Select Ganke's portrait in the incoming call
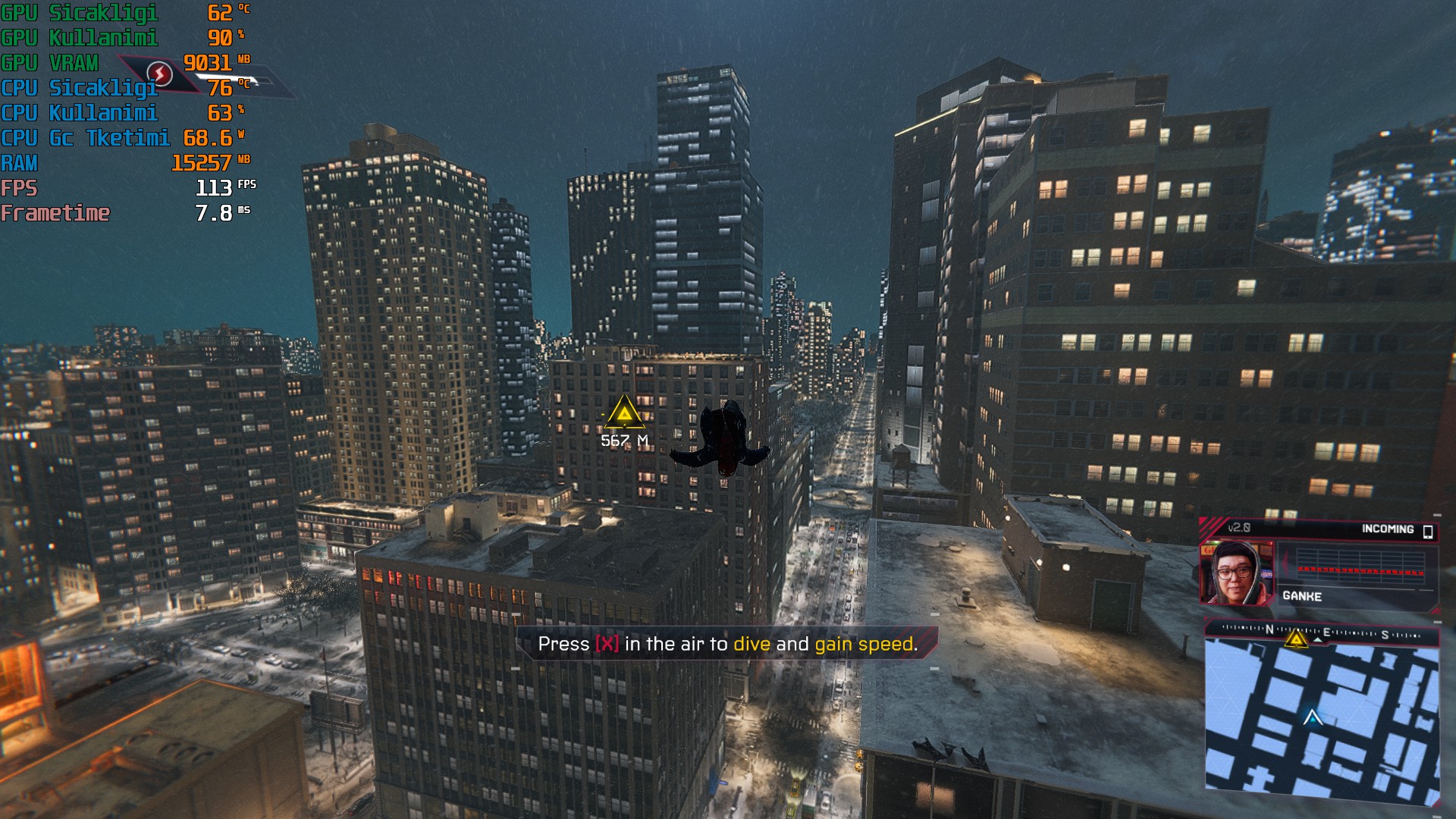1456x819 pixels. pos(1236,573)
